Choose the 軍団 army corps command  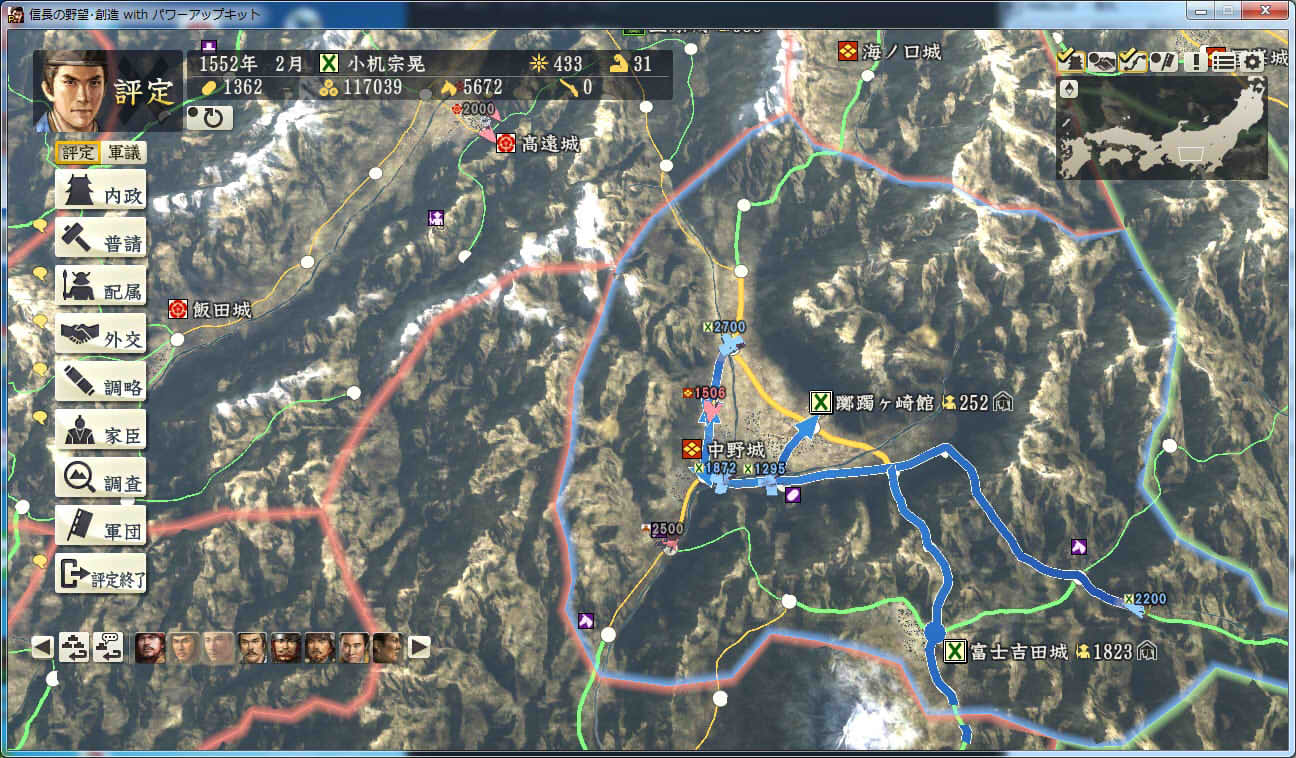(x=101, y=529)
